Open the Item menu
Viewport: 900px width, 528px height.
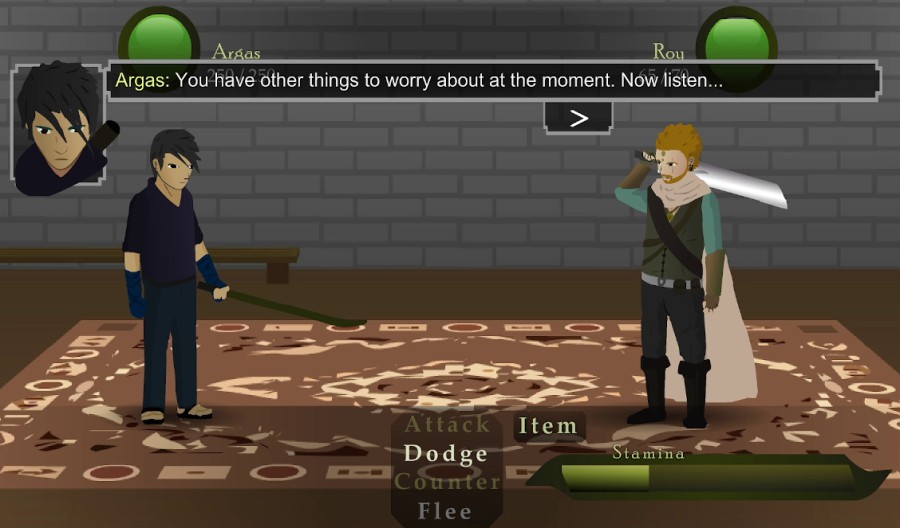(x=548, y=426)
